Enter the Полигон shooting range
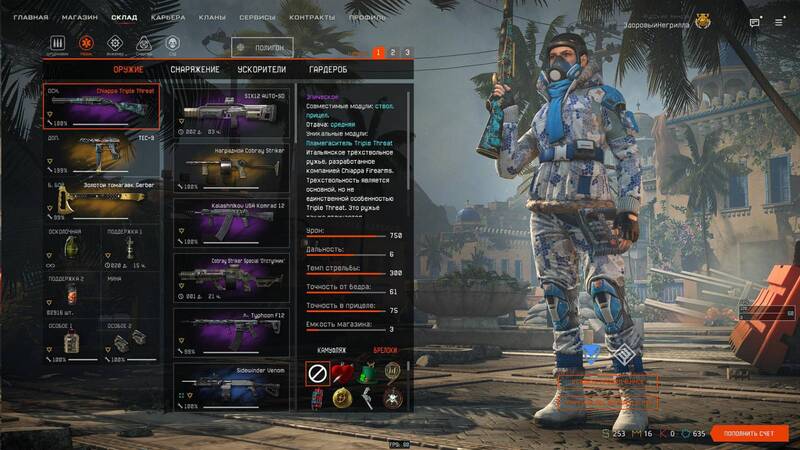 [264, 46]
